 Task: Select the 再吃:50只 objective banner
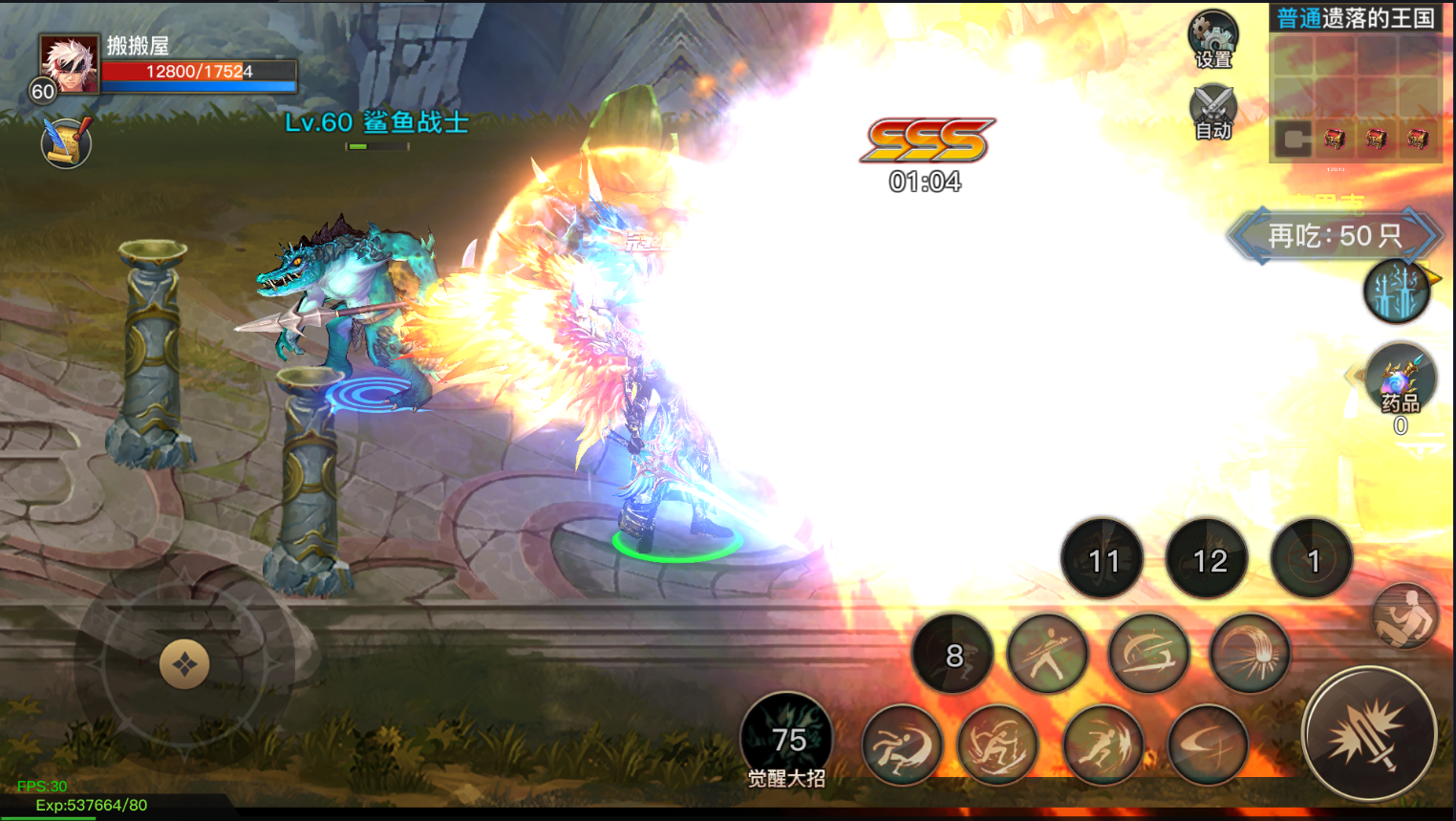[x=1335, y=235]
